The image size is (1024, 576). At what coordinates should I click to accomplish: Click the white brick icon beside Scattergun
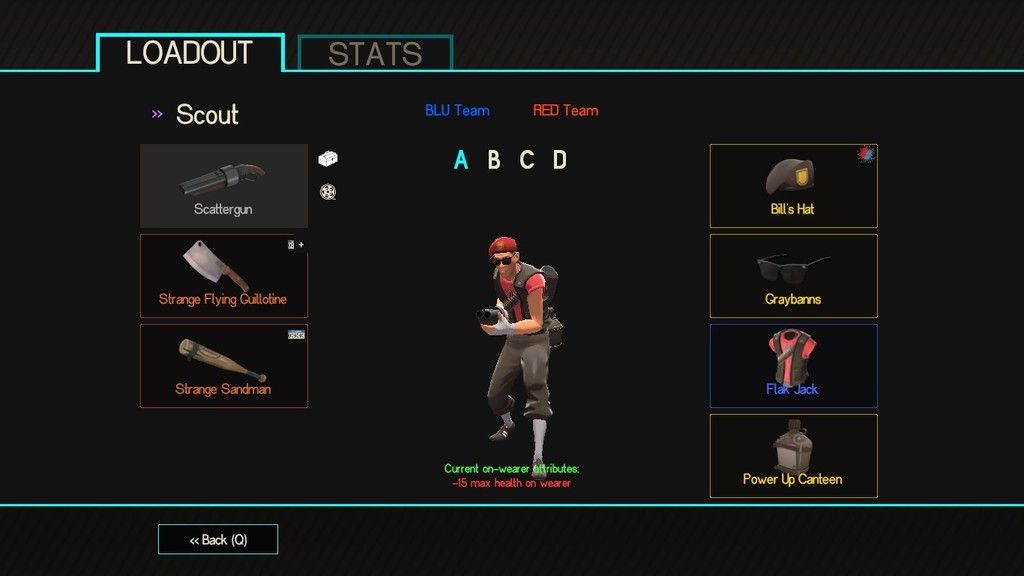pyautogui.click(x=328, y=158)
